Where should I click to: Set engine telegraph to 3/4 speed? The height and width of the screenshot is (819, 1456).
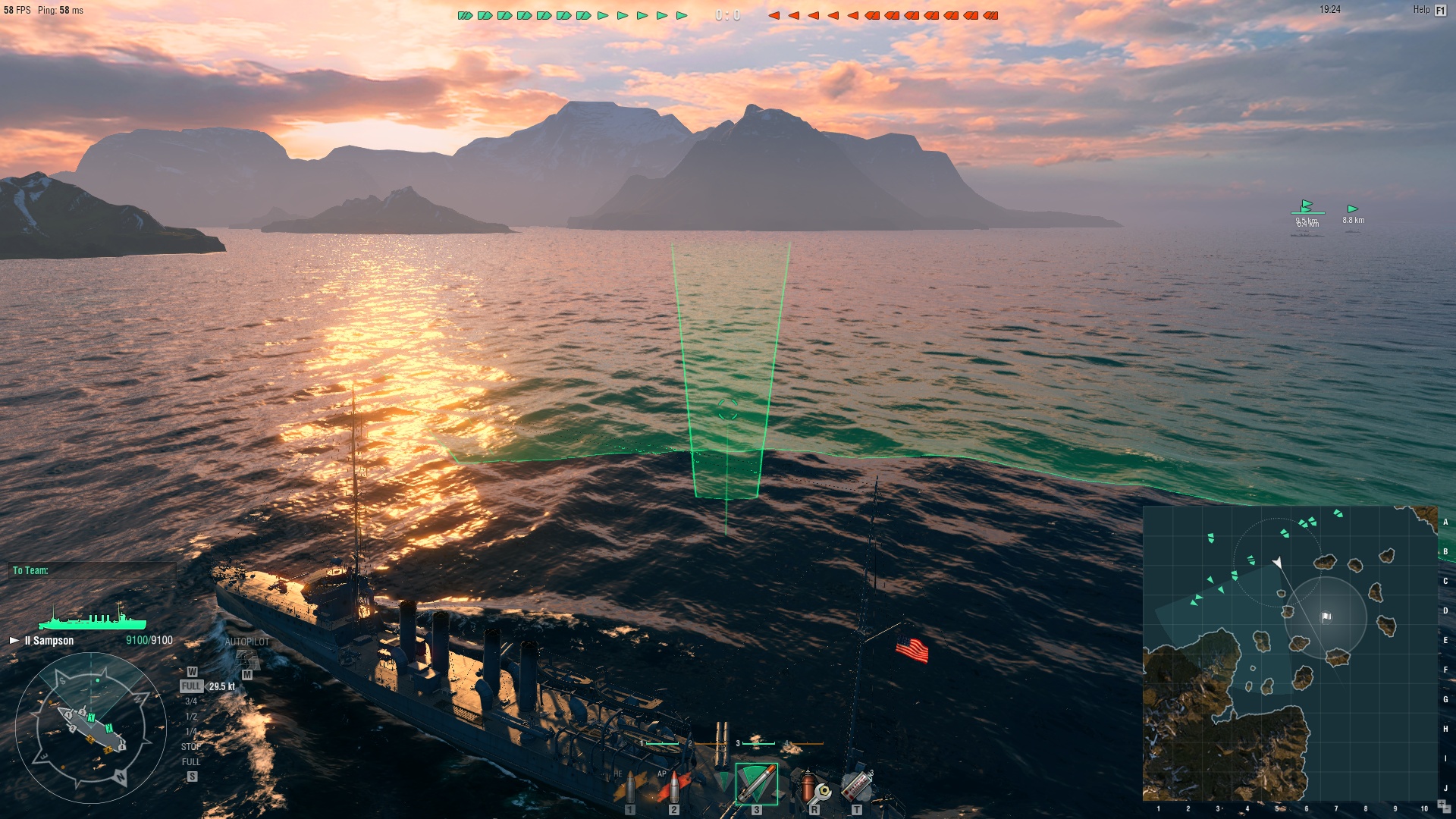(x=191, y=701)
